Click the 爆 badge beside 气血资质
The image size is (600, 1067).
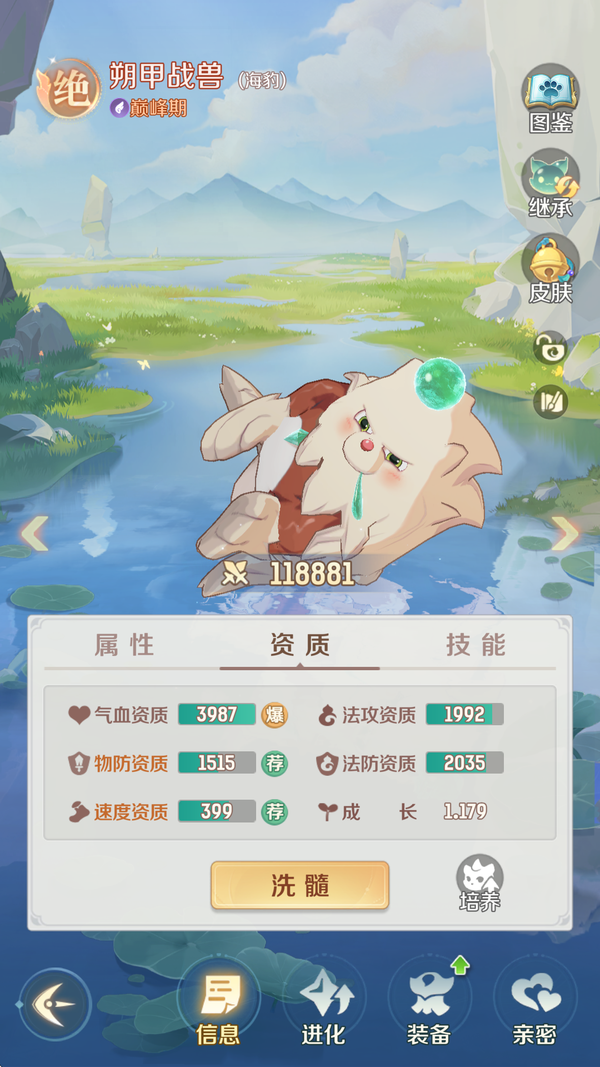click(x=274, y=715)
